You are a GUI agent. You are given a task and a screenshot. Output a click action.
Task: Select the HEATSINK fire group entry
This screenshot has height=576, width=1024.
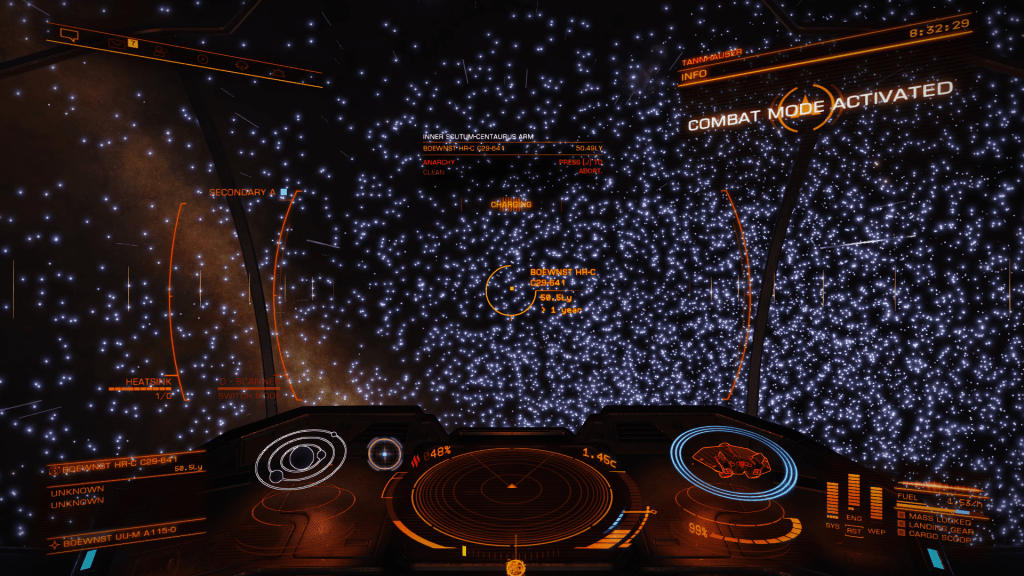pos(148,383)
